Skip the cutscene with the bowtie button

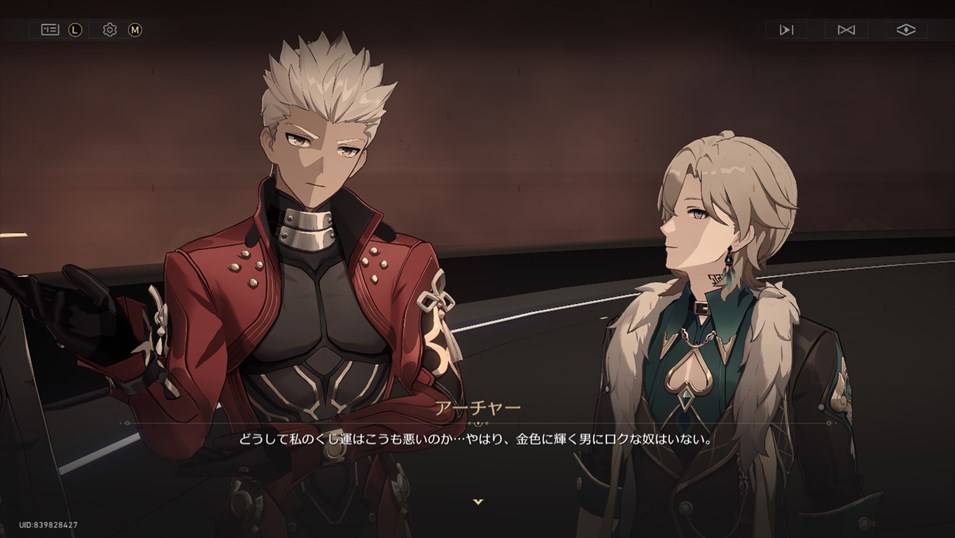(846, 30)
